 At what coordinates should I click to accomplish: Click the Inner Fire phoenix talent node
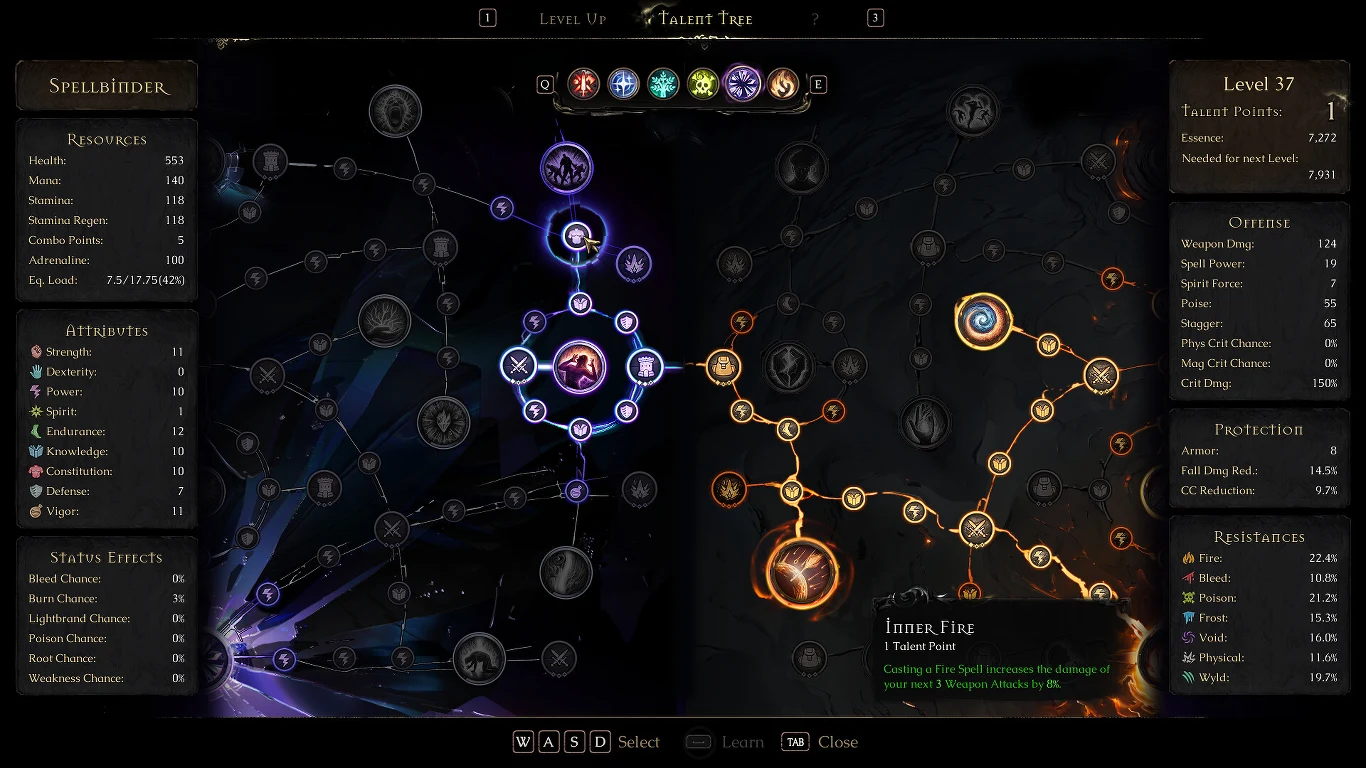pyautogui.click(x=801, y=572)
